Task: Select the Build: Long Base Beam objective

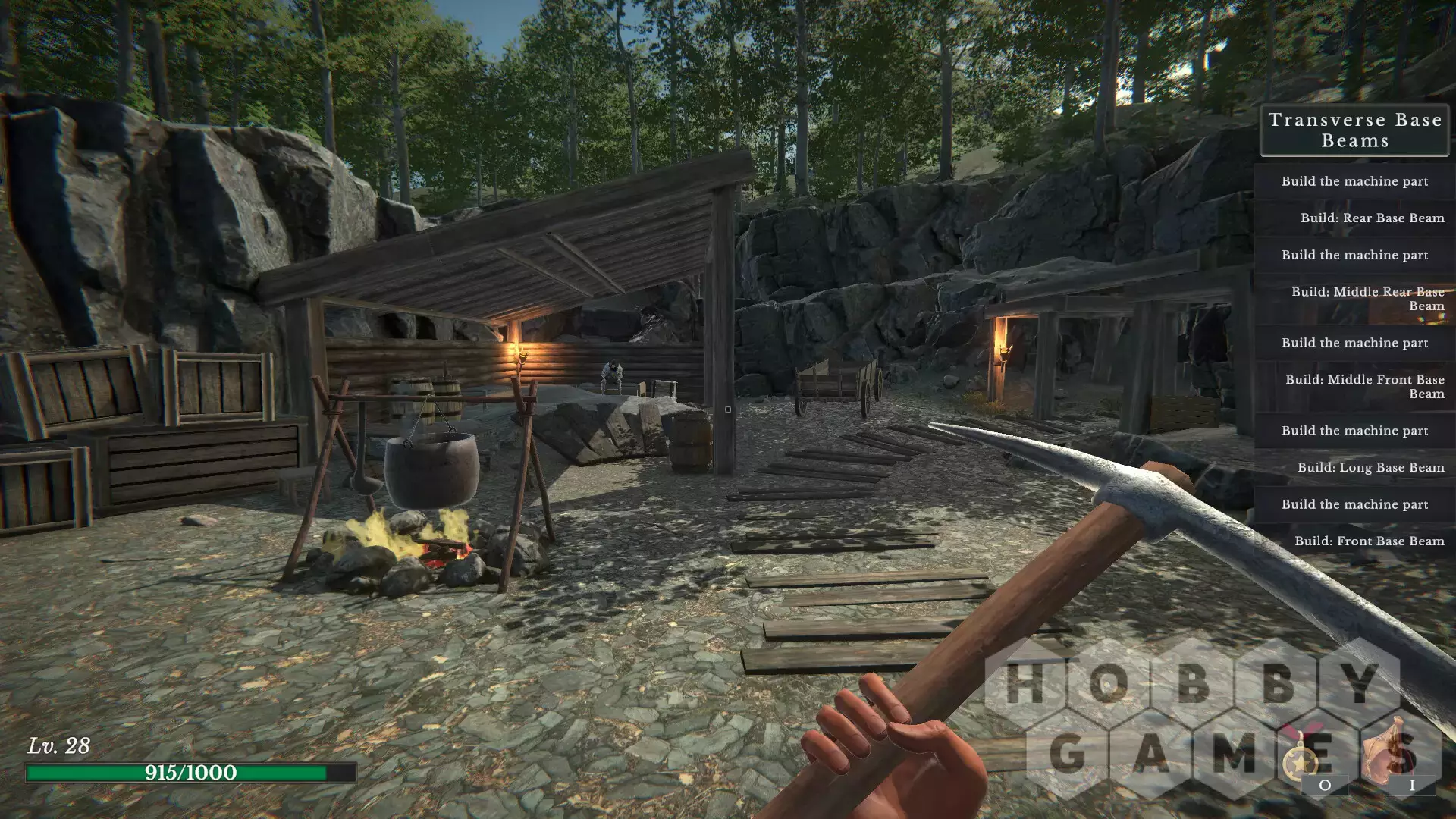Action: tap(1370, 468)
